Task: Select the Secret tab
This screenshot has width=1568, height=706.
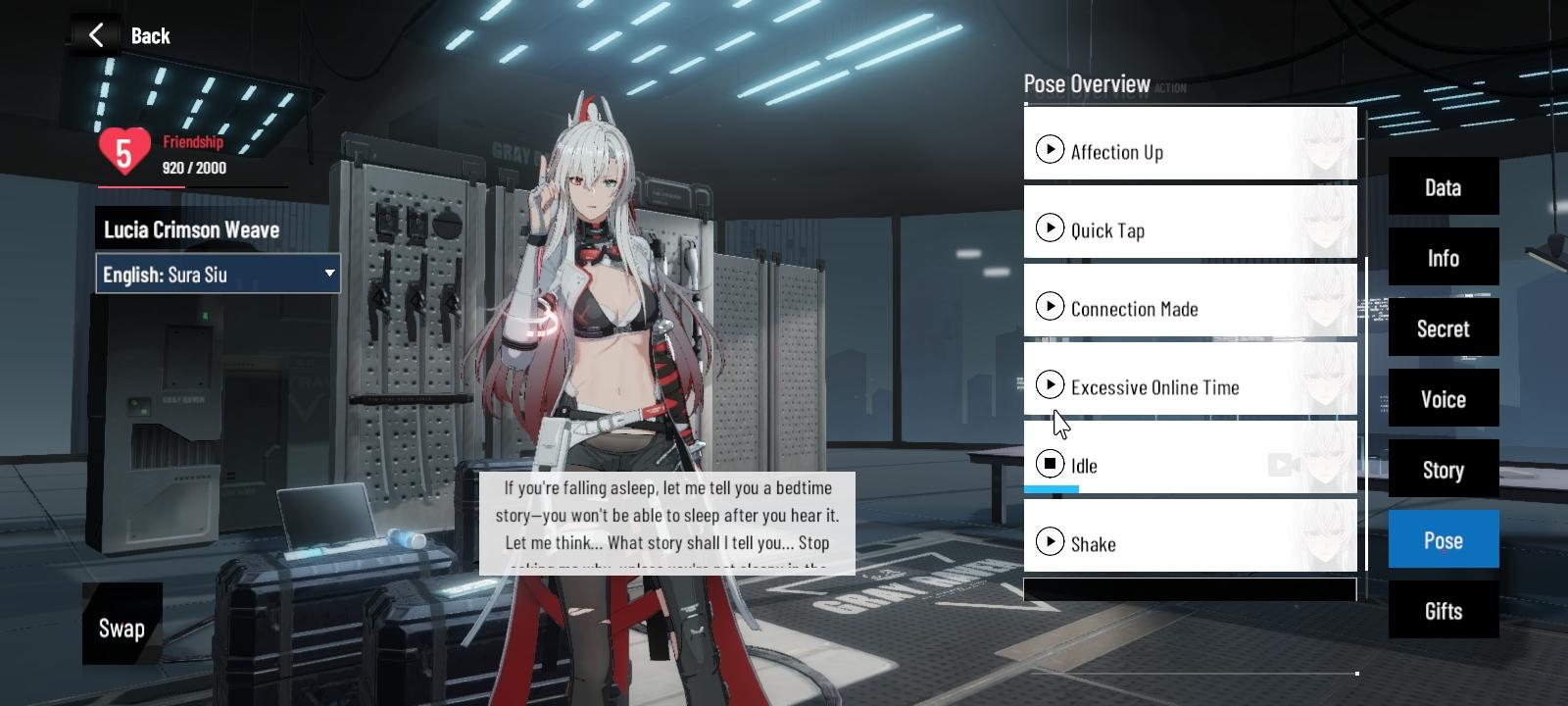Action: click(x=1443, y=328)
